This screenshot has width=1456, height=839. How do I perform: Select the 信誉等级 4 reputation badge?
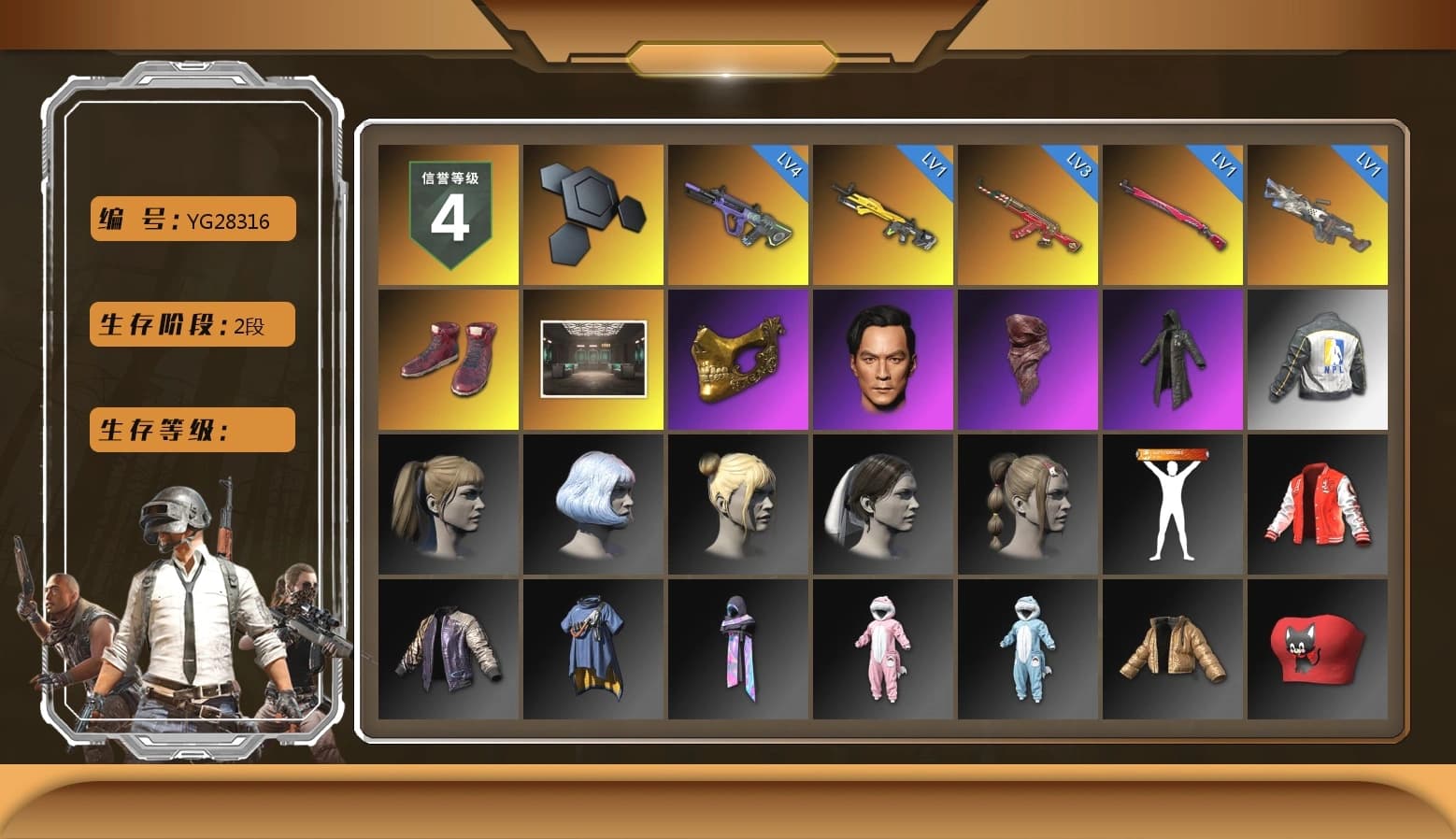(448, 215)
